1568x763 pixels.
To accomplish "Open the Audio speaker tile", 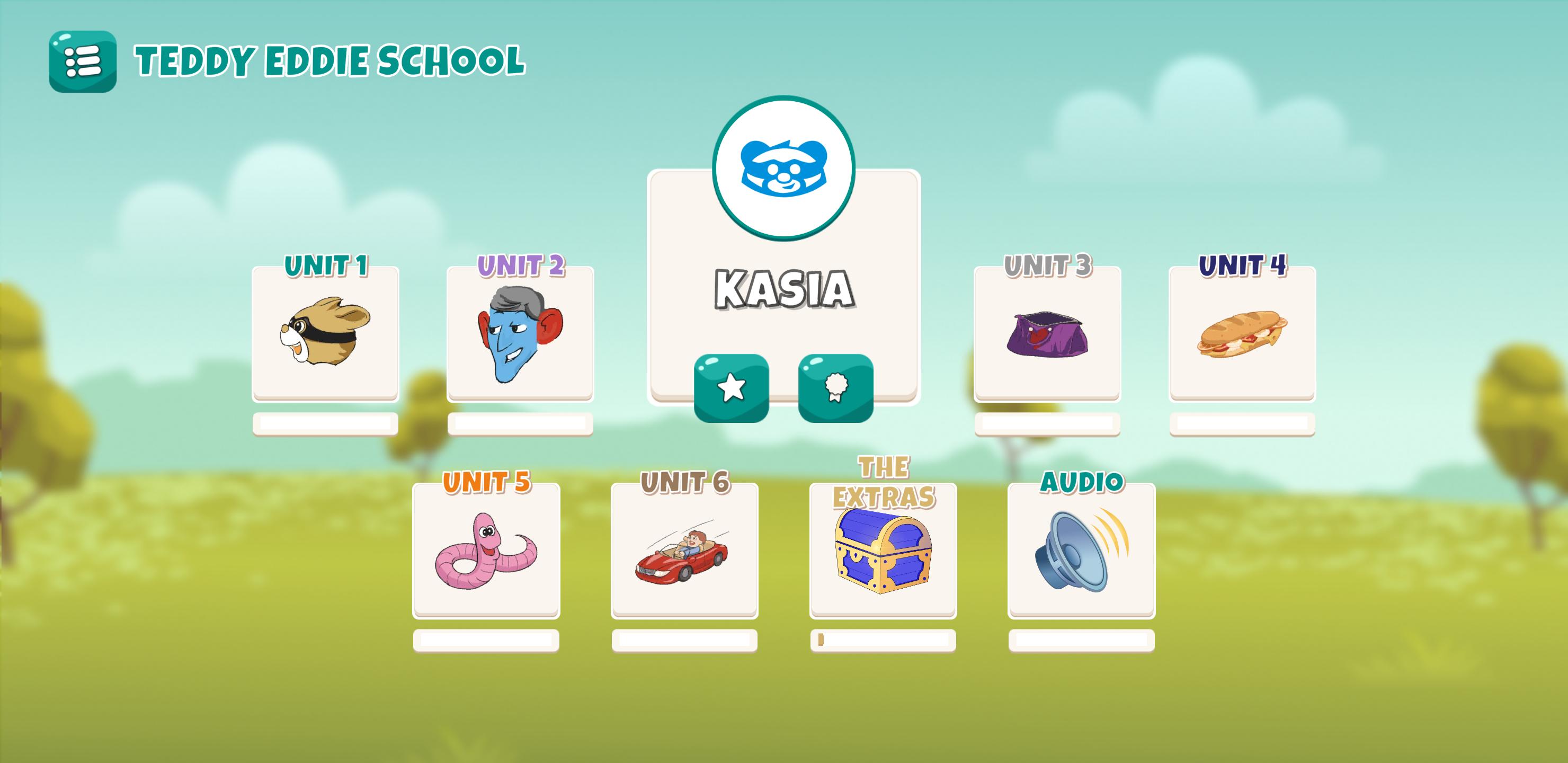I will point(1081,550).
